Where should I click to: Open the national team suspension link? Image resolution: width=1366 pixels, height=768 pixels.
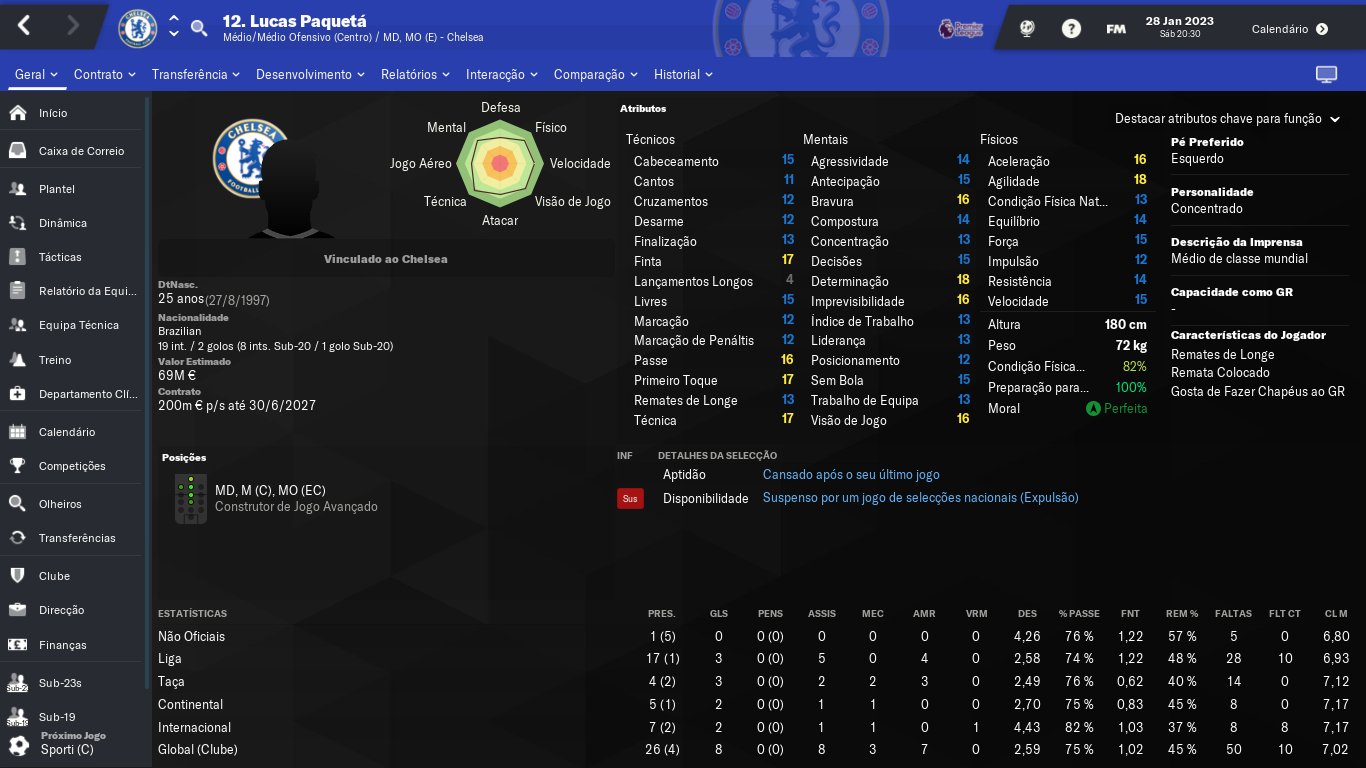coord(920,498)
